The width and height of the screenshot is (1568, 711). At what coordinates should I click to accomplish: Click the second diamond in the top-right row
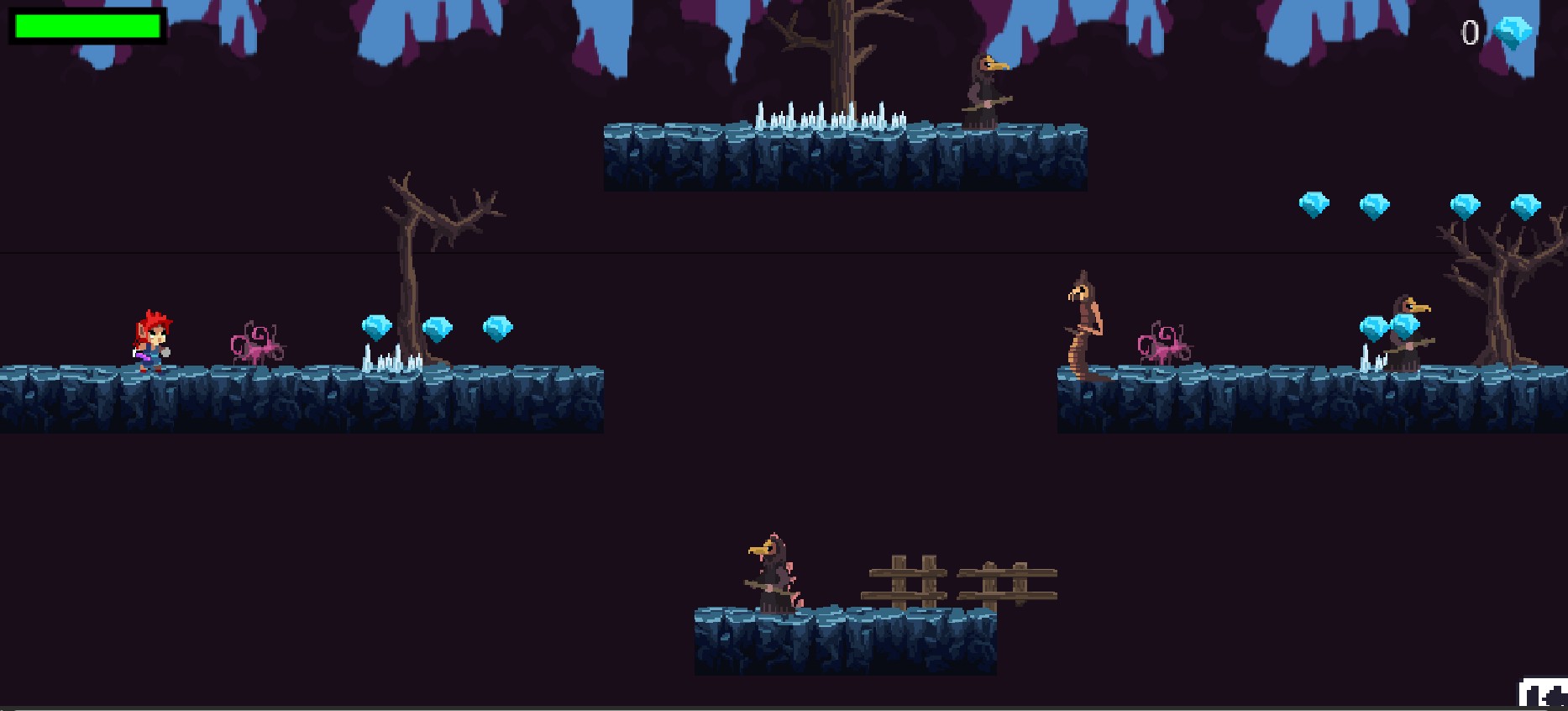[x=1372, y=204]
